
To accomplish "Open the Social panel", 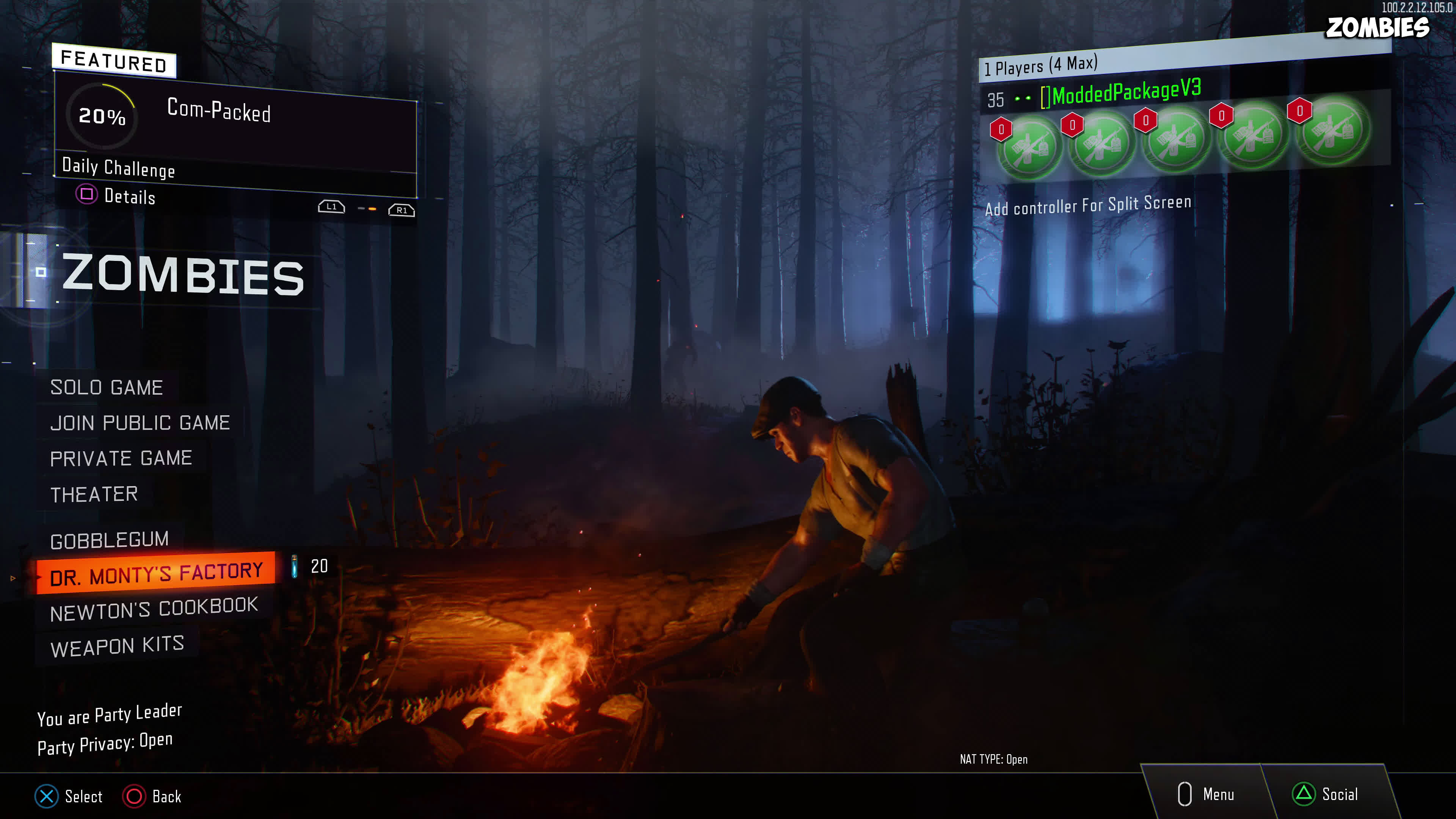I will click(x=1326, y=794).
